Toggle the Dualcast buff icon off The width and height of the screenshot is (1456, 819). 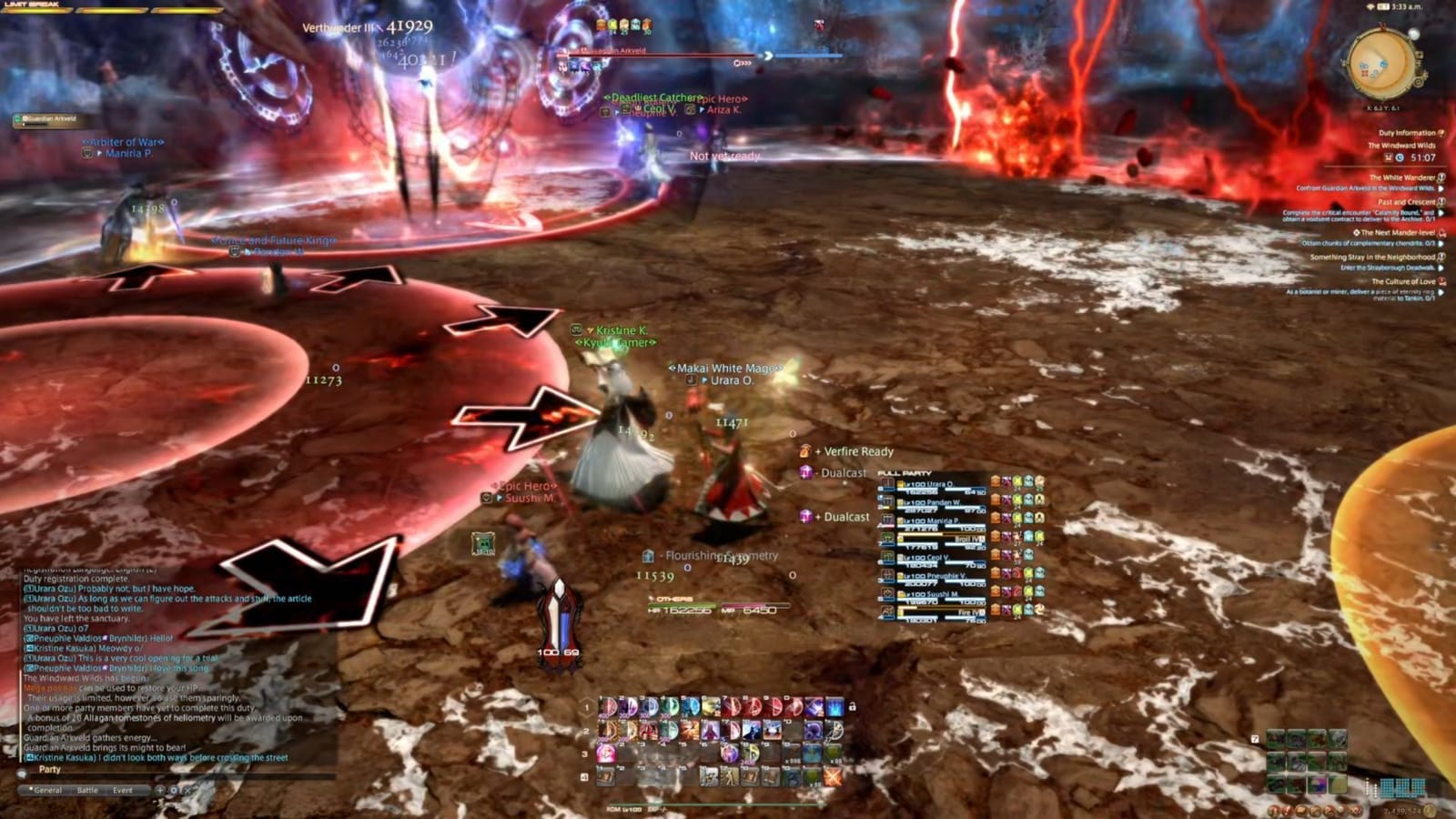804,472
